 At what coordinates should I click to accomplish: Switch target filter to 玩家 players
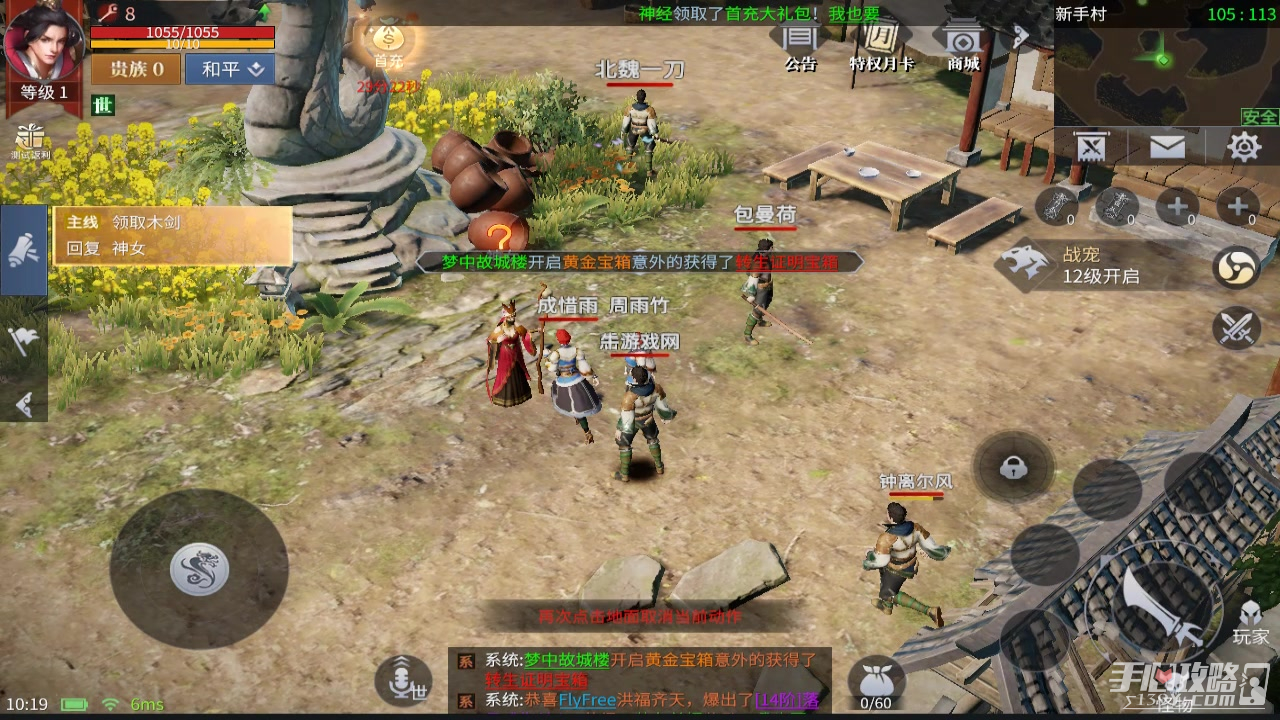[x=1250, y=625]
